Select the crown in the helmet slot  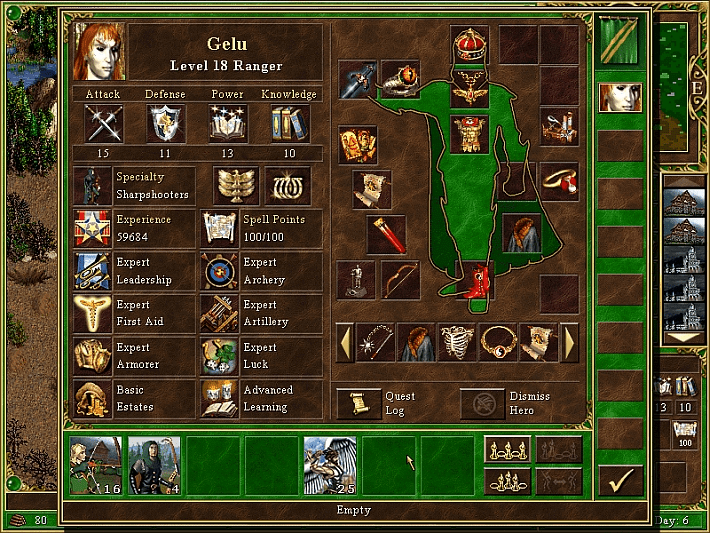point(469,45)
